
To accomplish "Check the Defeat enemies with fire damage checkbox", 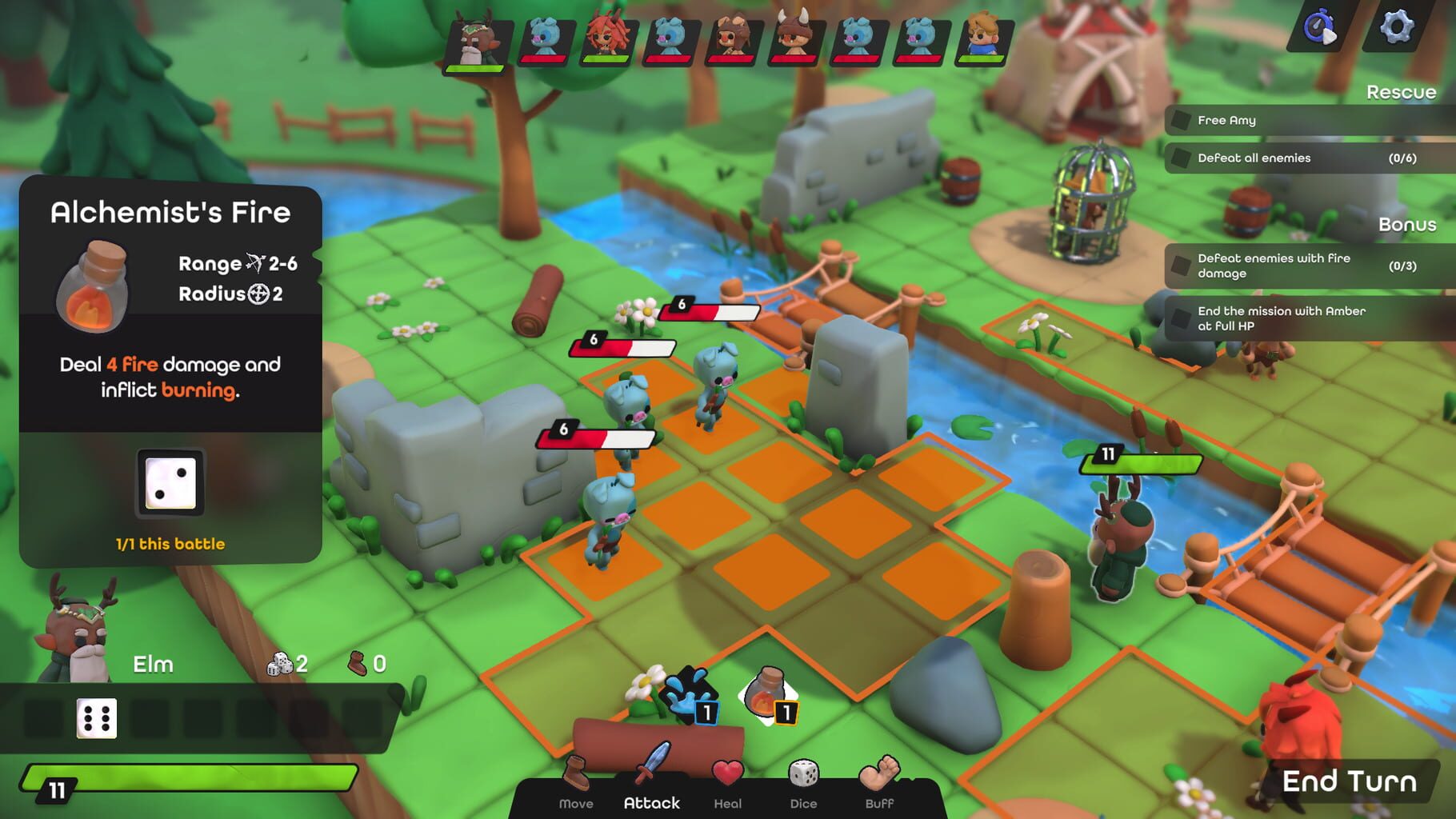I will pos(1182,266).
